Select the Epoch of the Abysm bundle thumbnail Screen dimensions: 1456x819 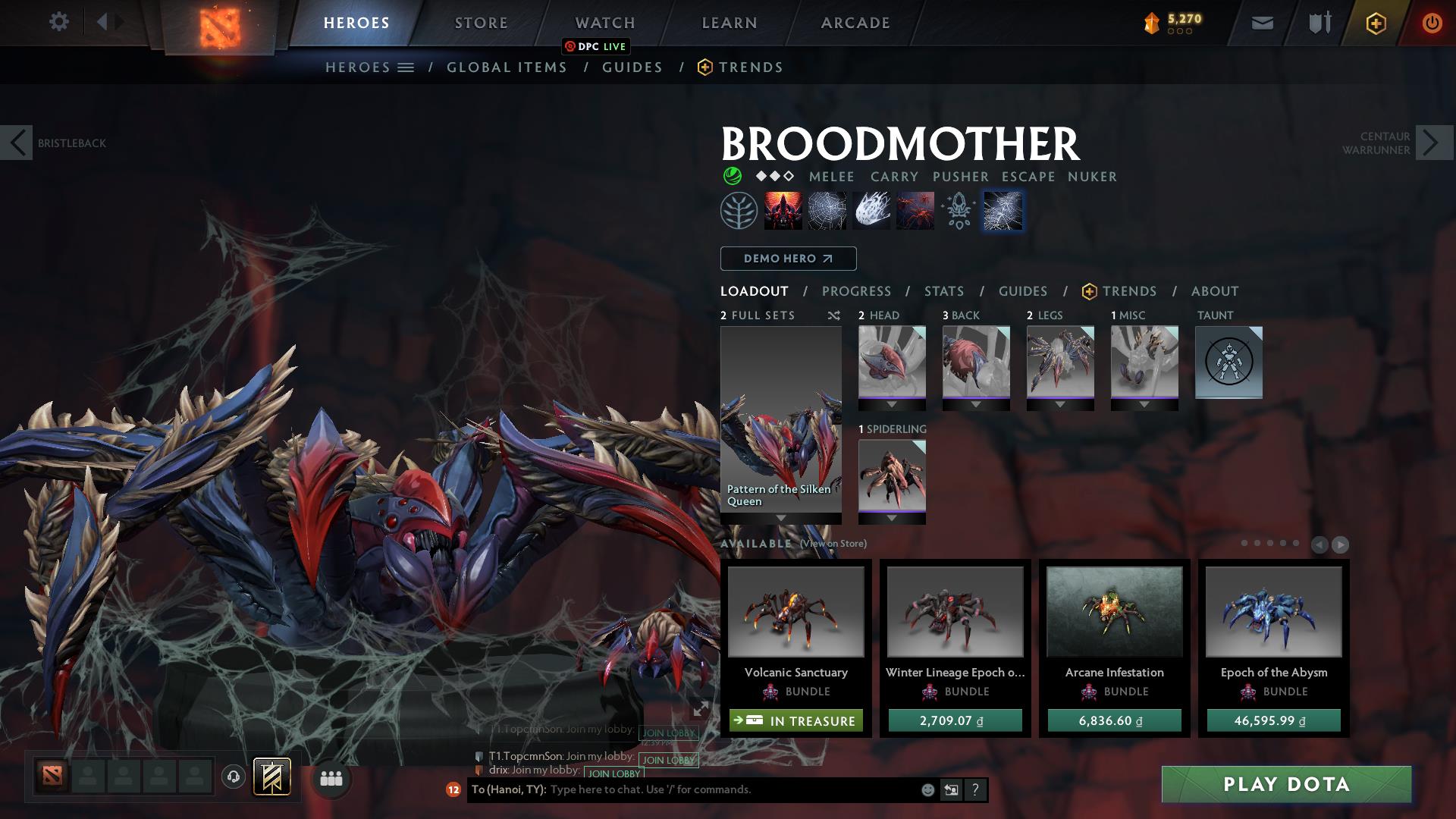1273,611
